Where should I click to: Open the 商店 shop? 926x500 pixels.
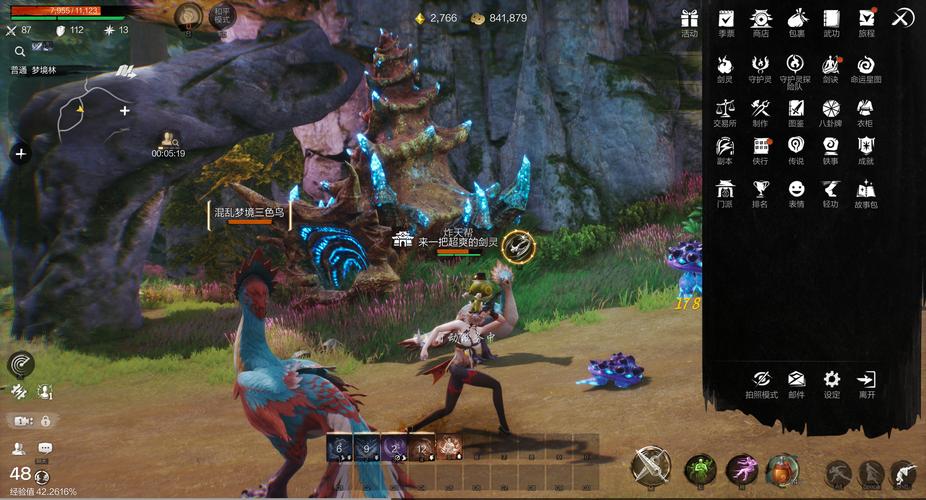761,19
